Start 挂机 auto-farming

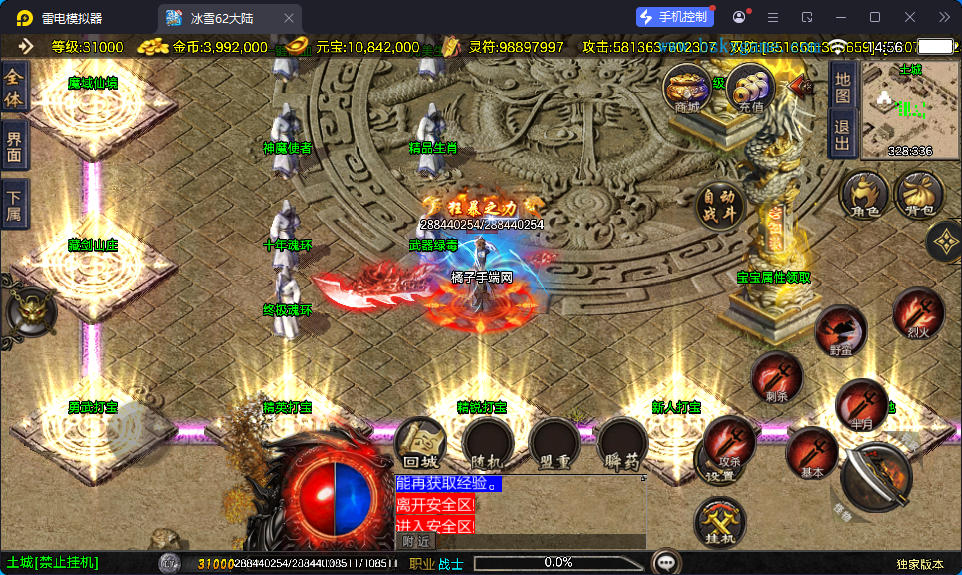click(719, 523)
